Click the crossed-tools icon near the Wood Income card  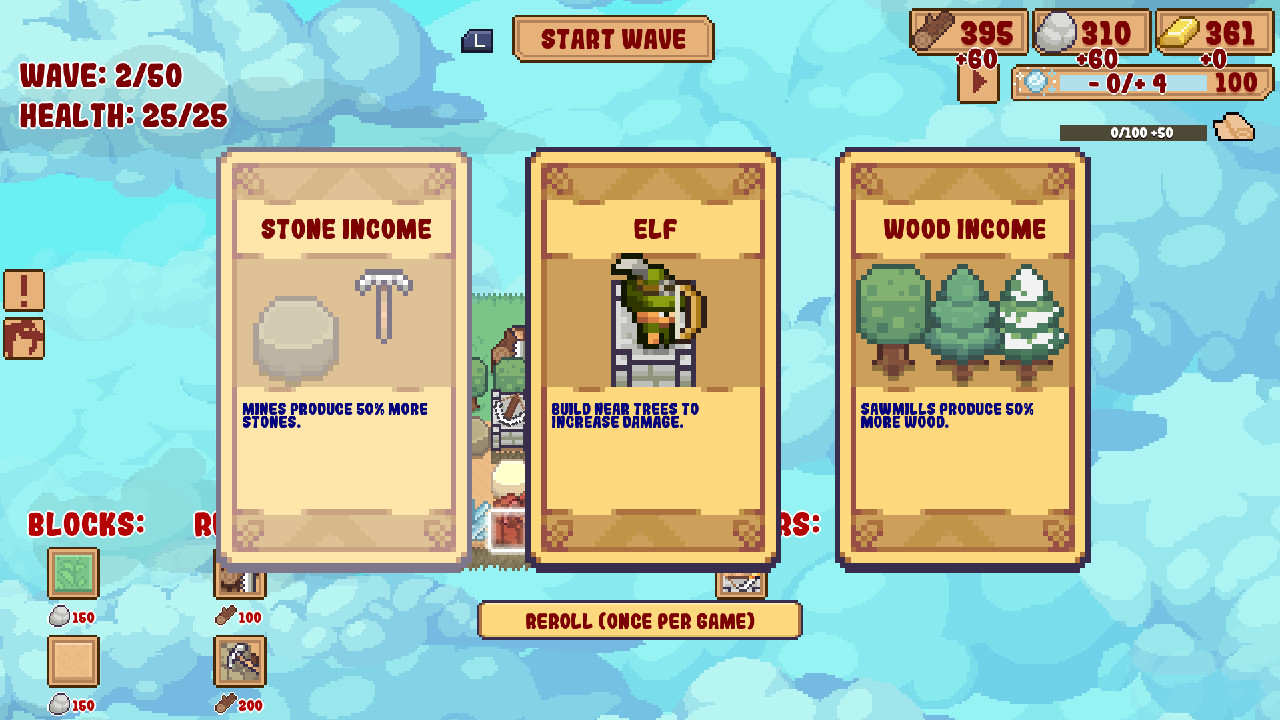[x=740, y=584]
